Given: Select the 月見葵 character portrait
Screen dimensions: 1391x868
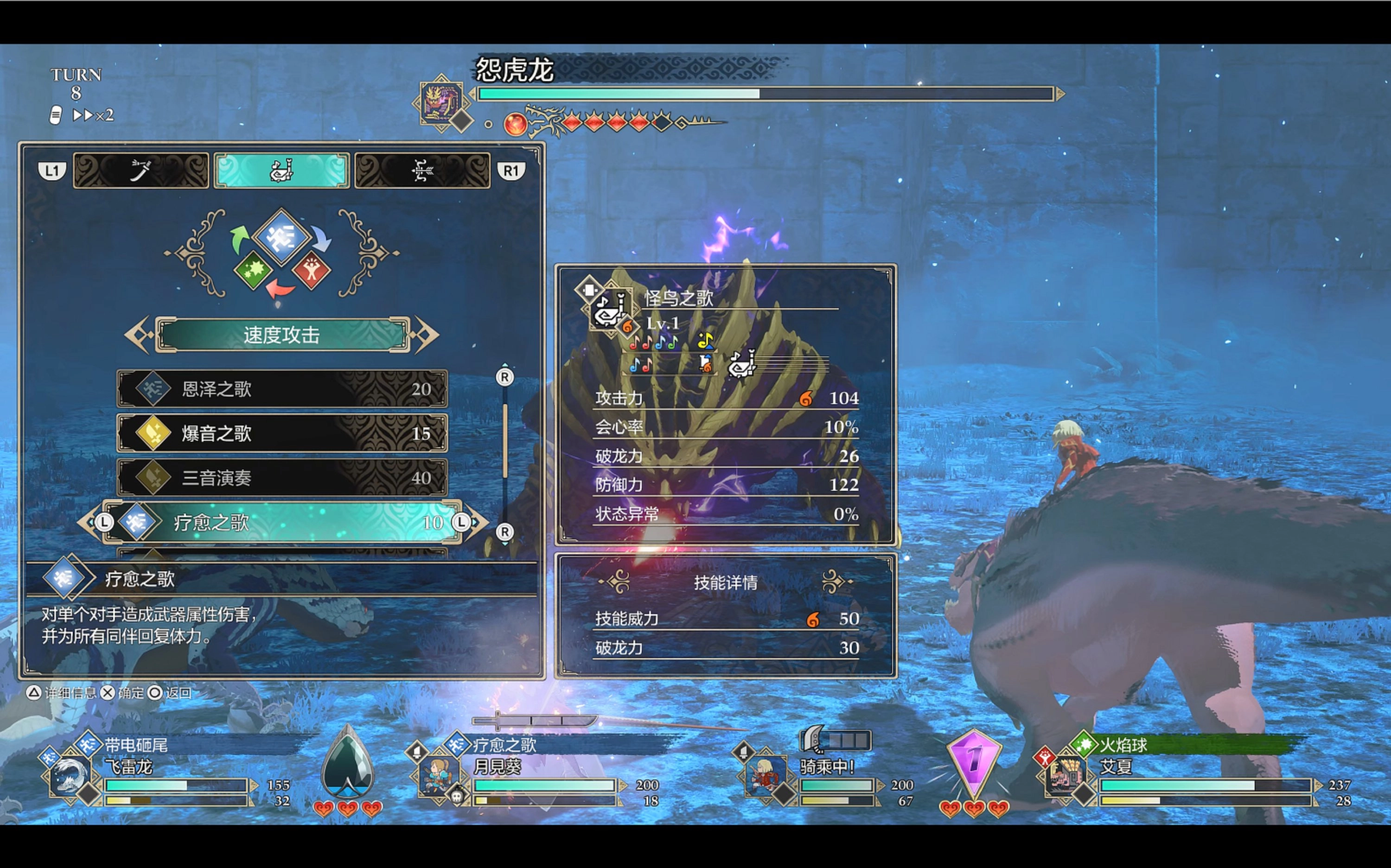Looking at the screenshot, I should tap(438, 775).
